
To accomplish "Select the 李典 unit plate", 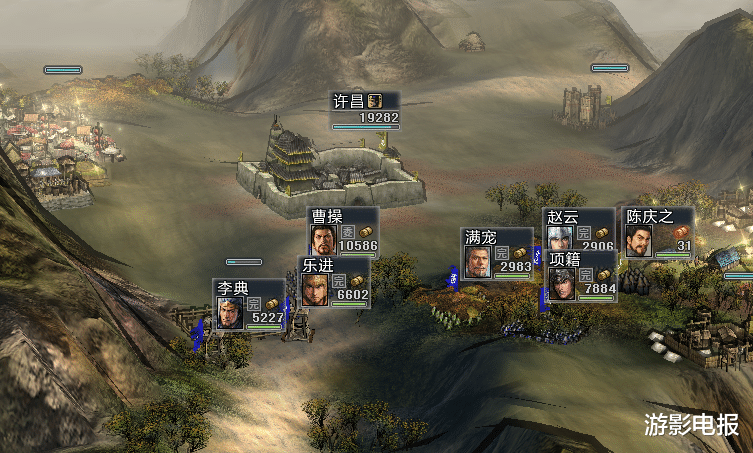I will [250, 305].
